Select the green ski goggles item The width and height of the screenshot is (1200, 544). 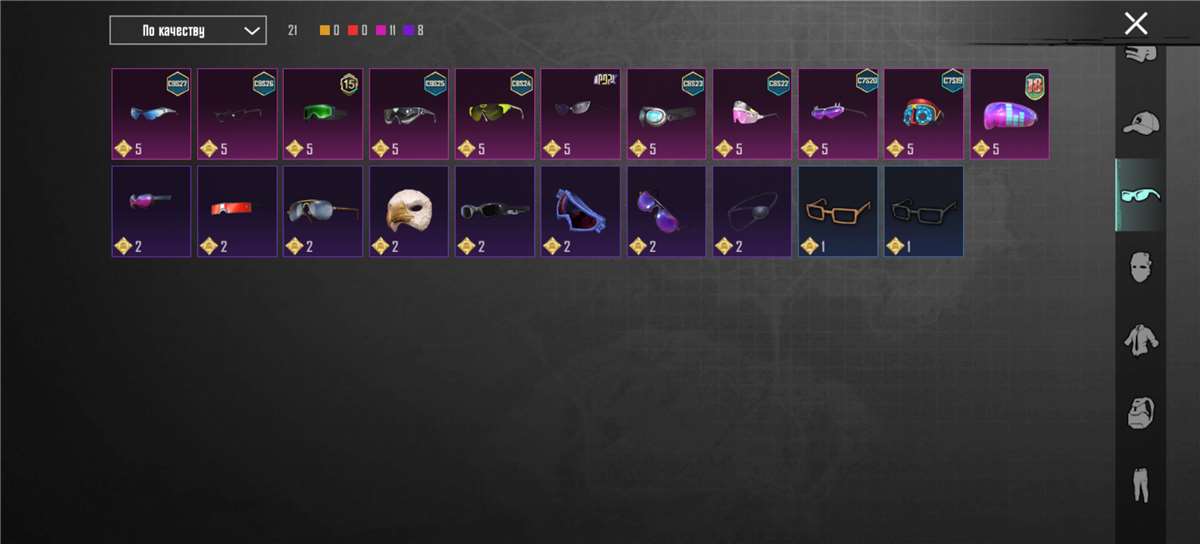(323, 114)
